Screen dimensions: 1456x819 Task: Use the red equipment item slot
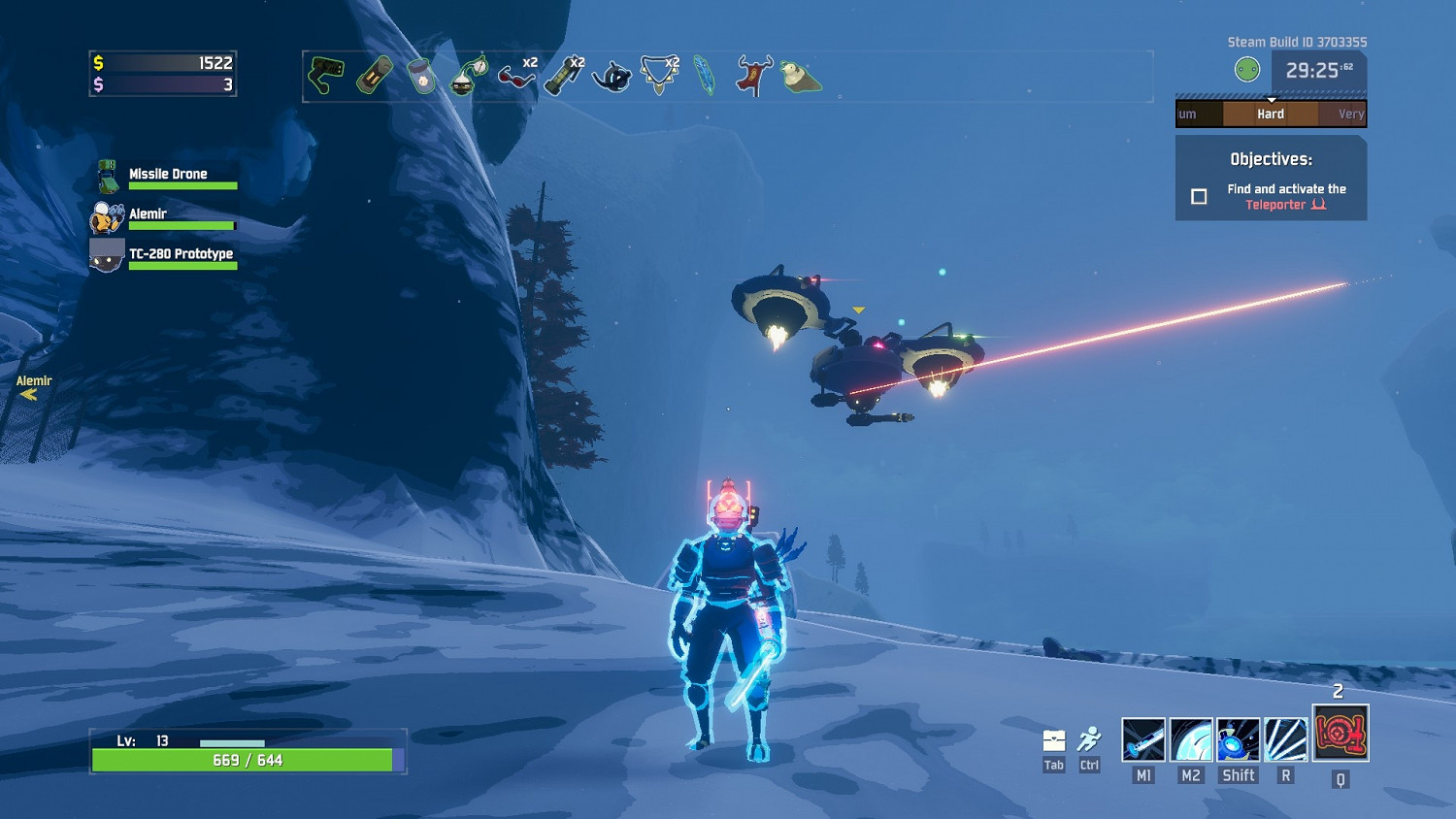point(1340,734)
